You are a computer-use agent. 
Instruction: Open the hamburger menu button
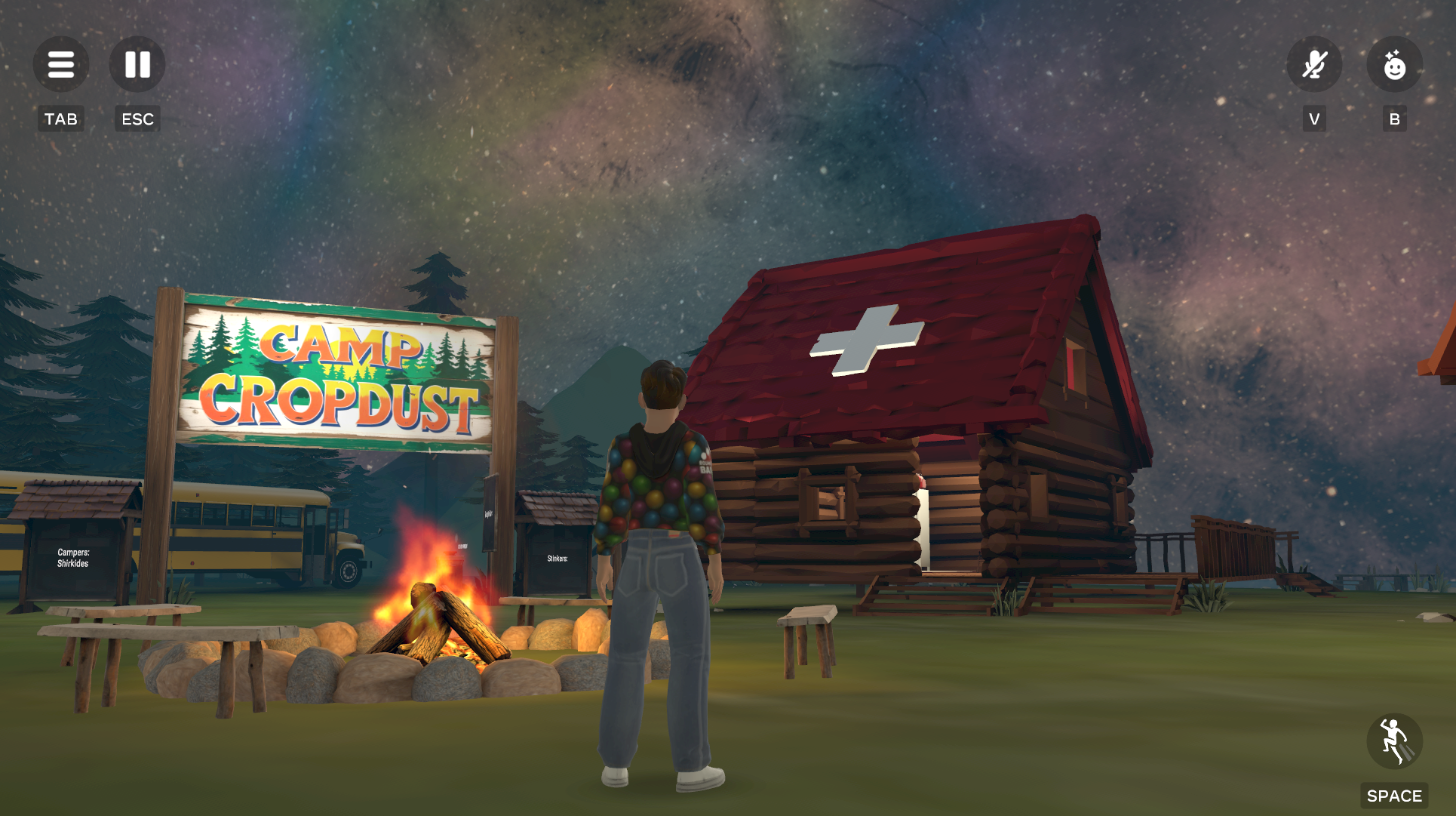[x=61, y=65]
